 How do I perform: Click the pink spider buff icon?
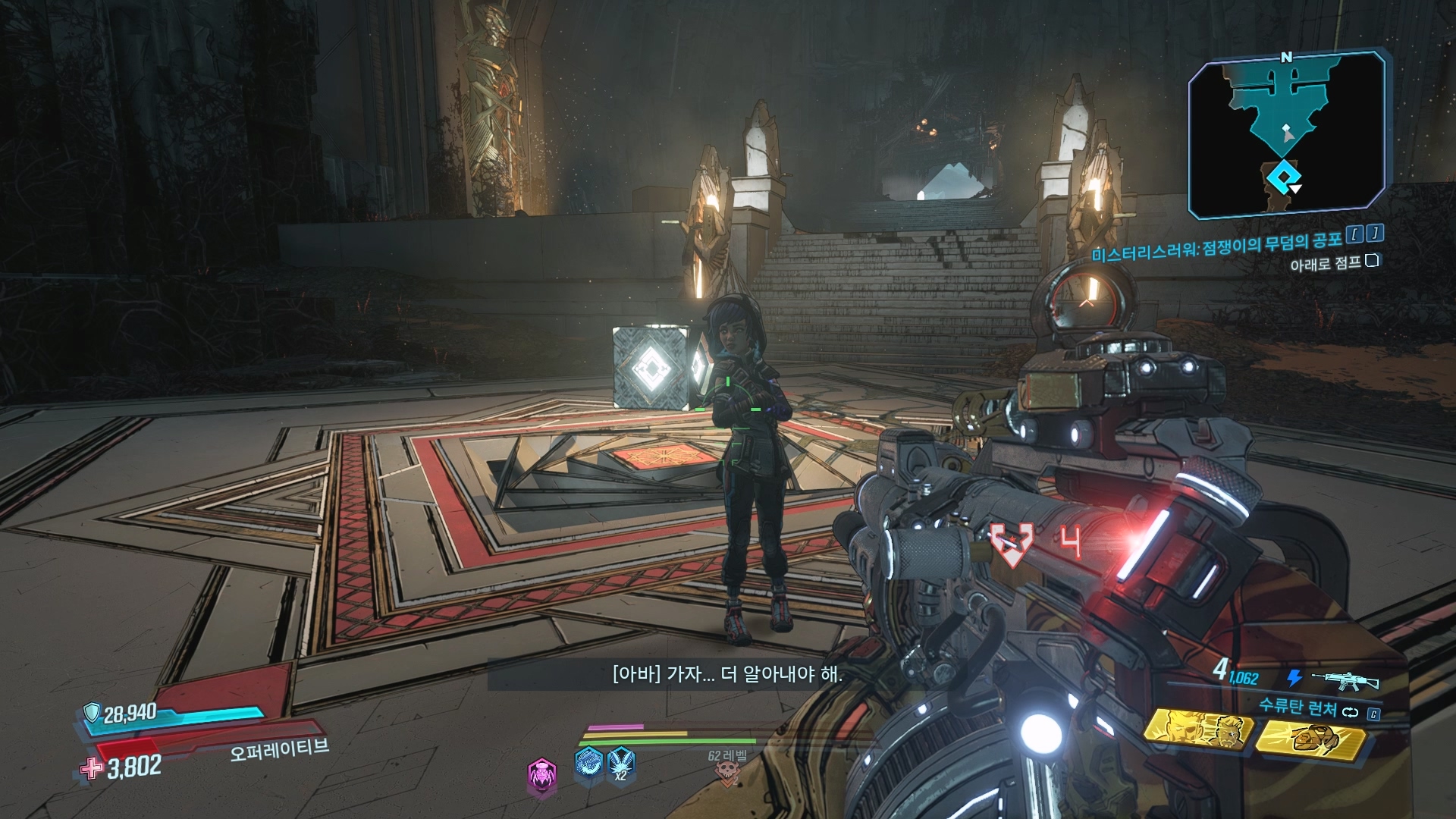click(x=541, y=775)
